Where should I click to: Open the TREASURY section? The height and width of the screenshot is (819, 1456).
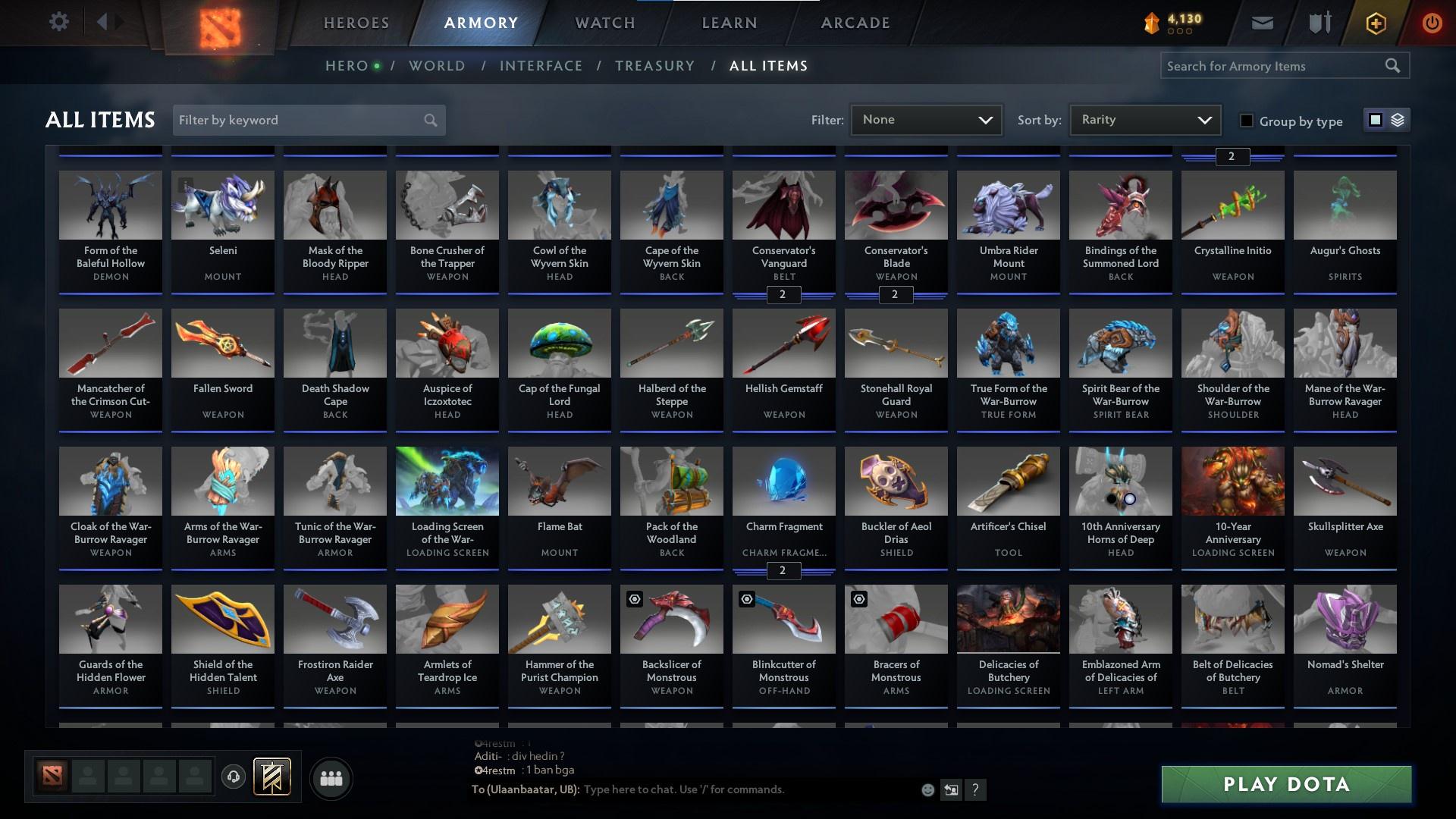click(x=654, y=66)
